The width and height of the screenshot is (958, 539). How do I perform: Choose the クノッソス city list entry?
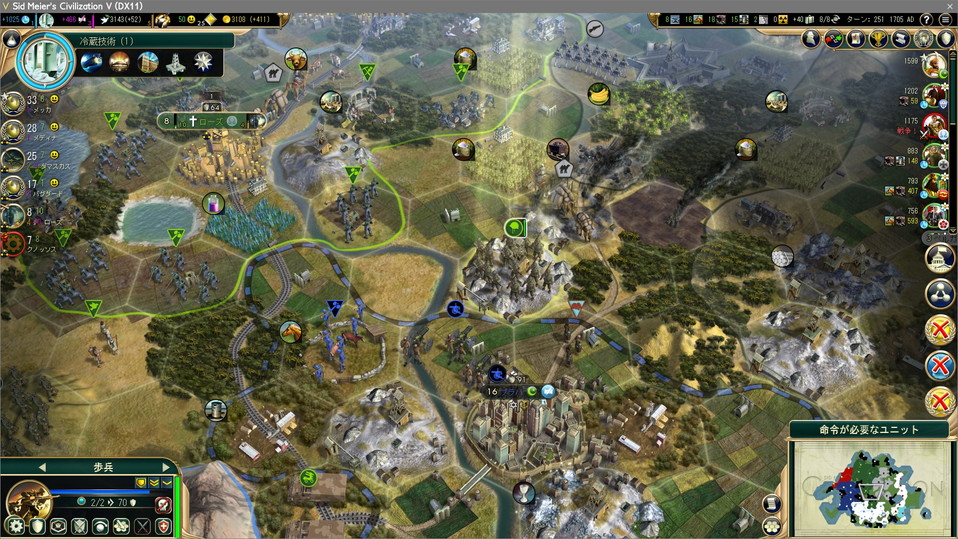click(x=14, y=242)
